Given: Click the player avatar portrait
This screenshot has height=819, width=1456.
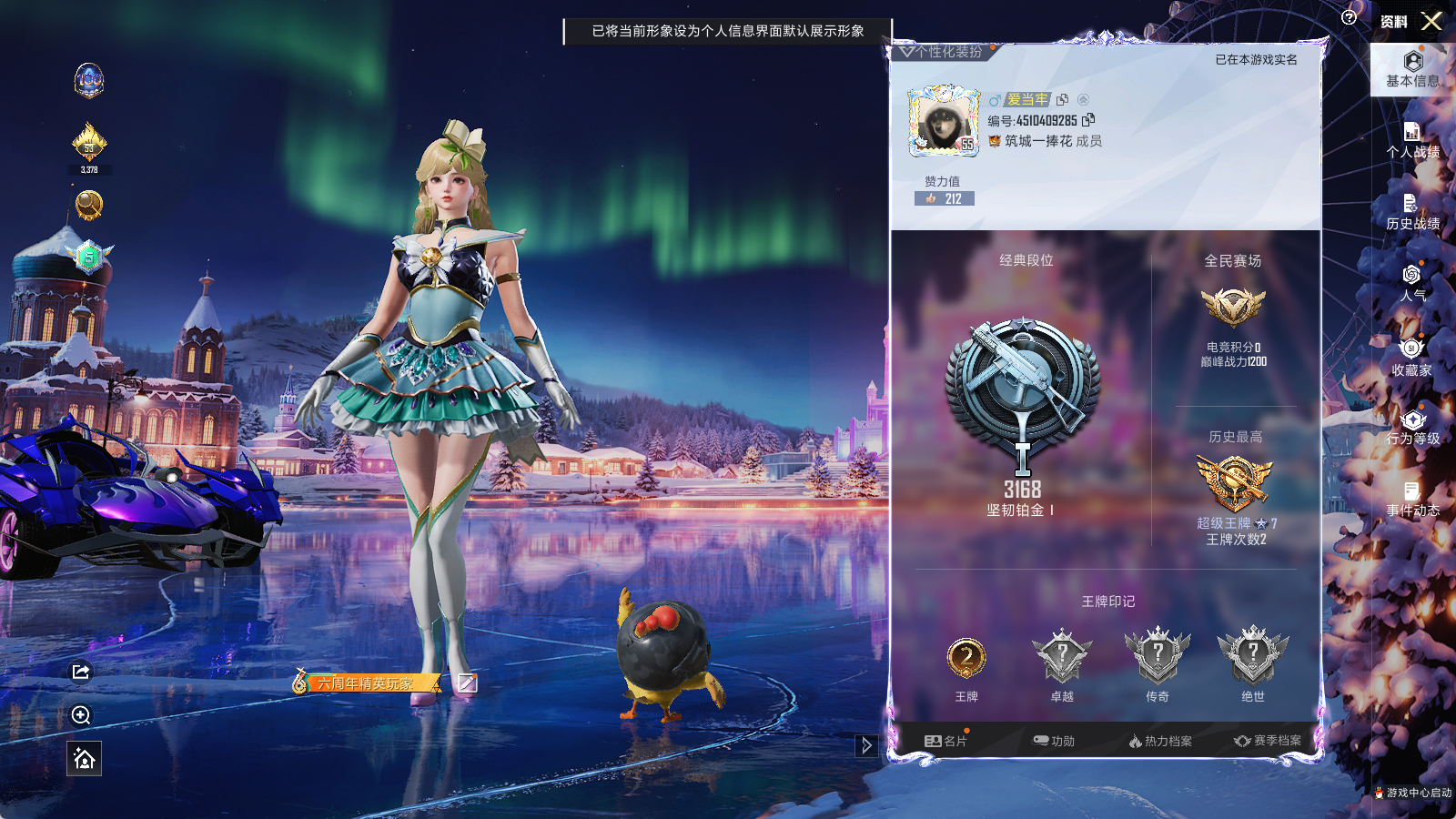Looking at the screenshot, I should pyautogui.click(x=944, y=121).
